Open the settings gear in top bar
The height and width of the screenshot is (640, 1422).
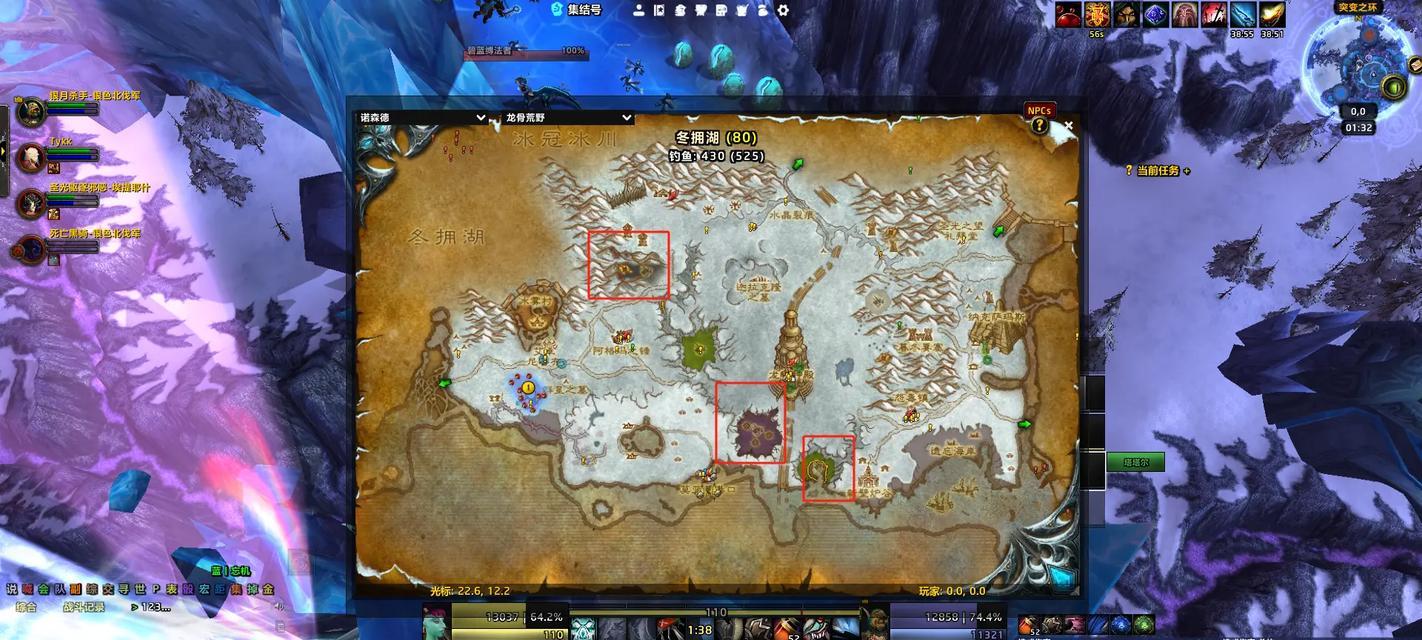(783, 10)
